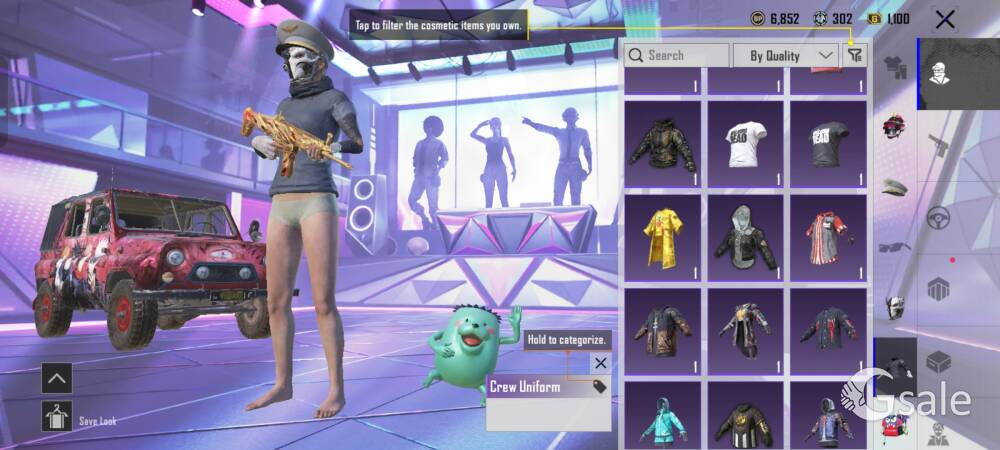The height and width of the screenshot is (450, 1000).
Task: Switch to the pistol weapons tab
Action: [937, 146]
